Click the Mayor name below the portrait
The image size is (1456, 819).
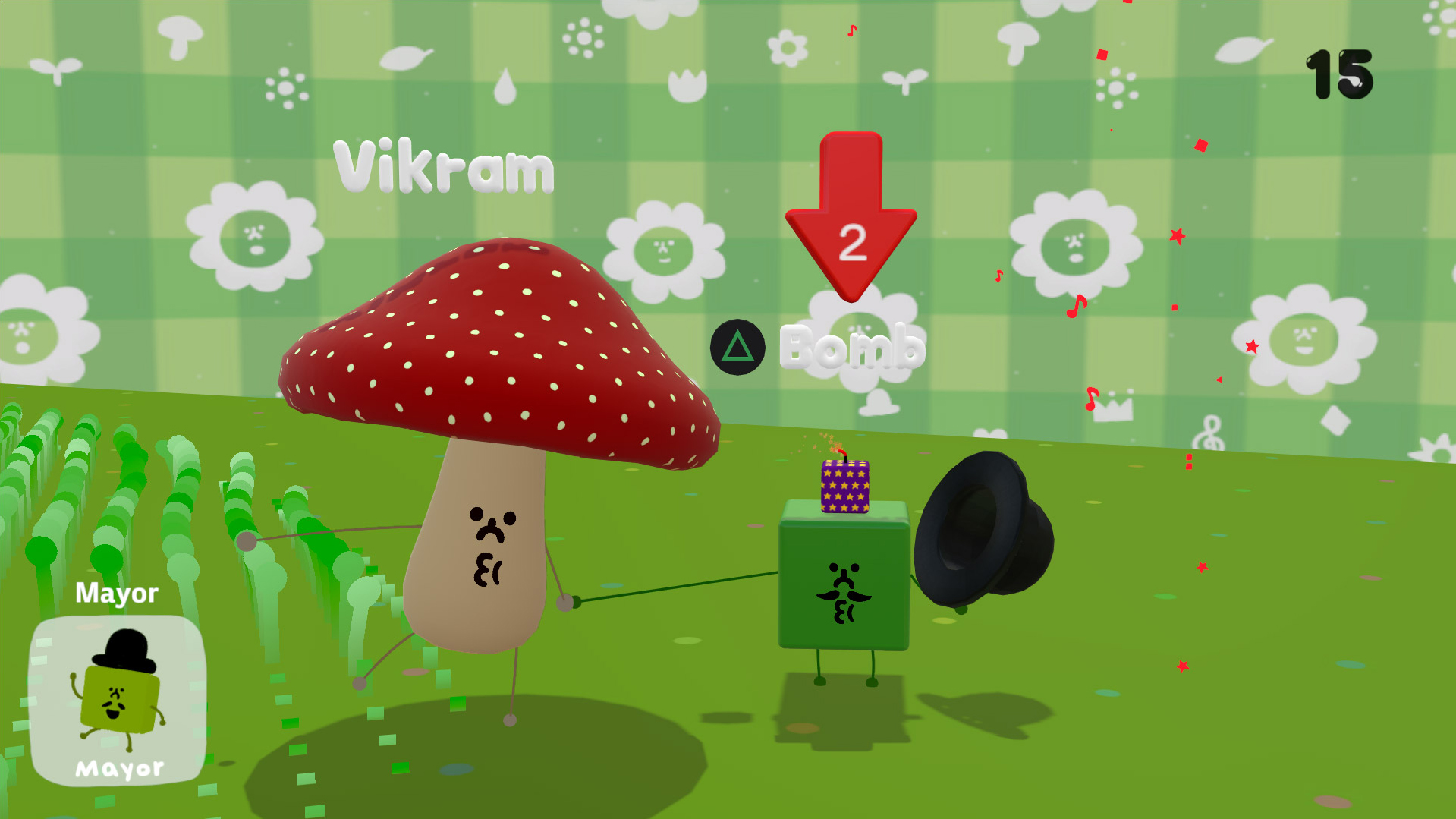click(119, 770)
